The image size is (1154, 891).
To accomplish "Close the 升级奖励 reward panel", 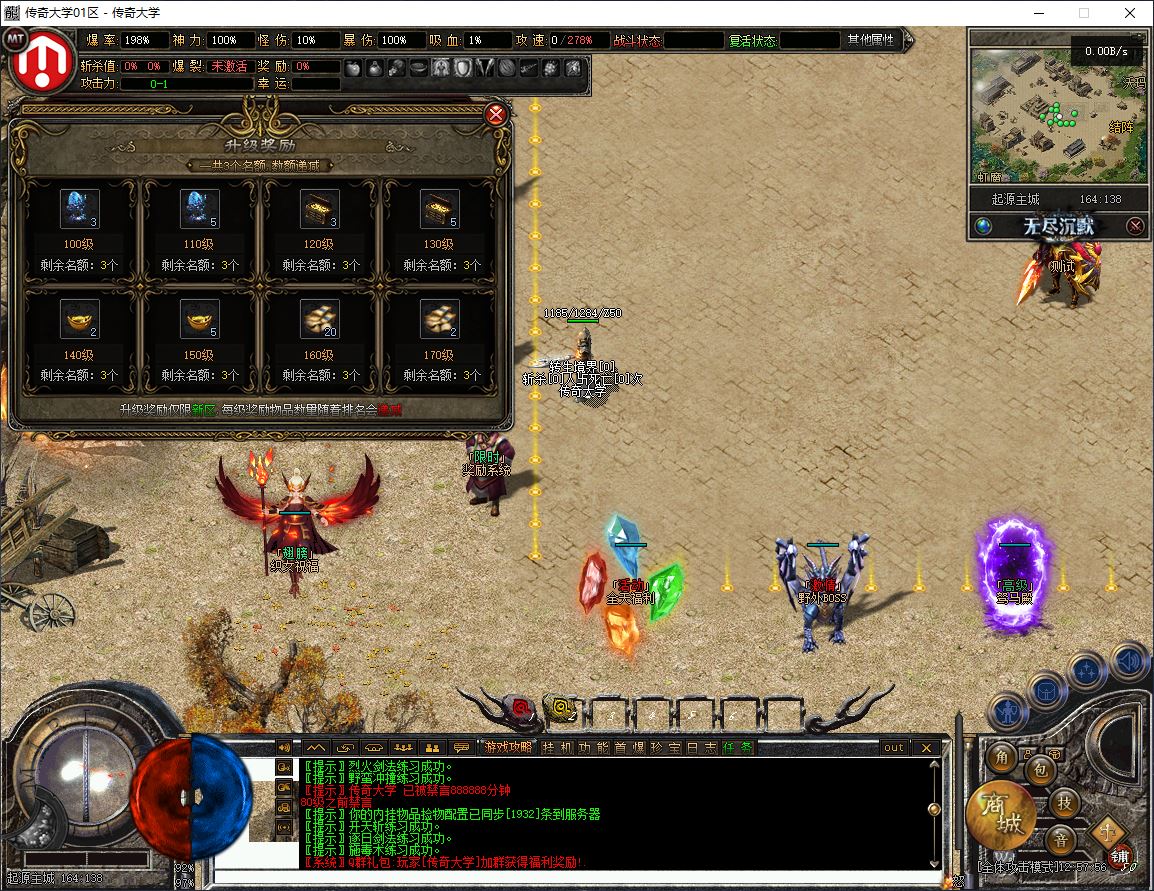I will [x=496, y=114].
